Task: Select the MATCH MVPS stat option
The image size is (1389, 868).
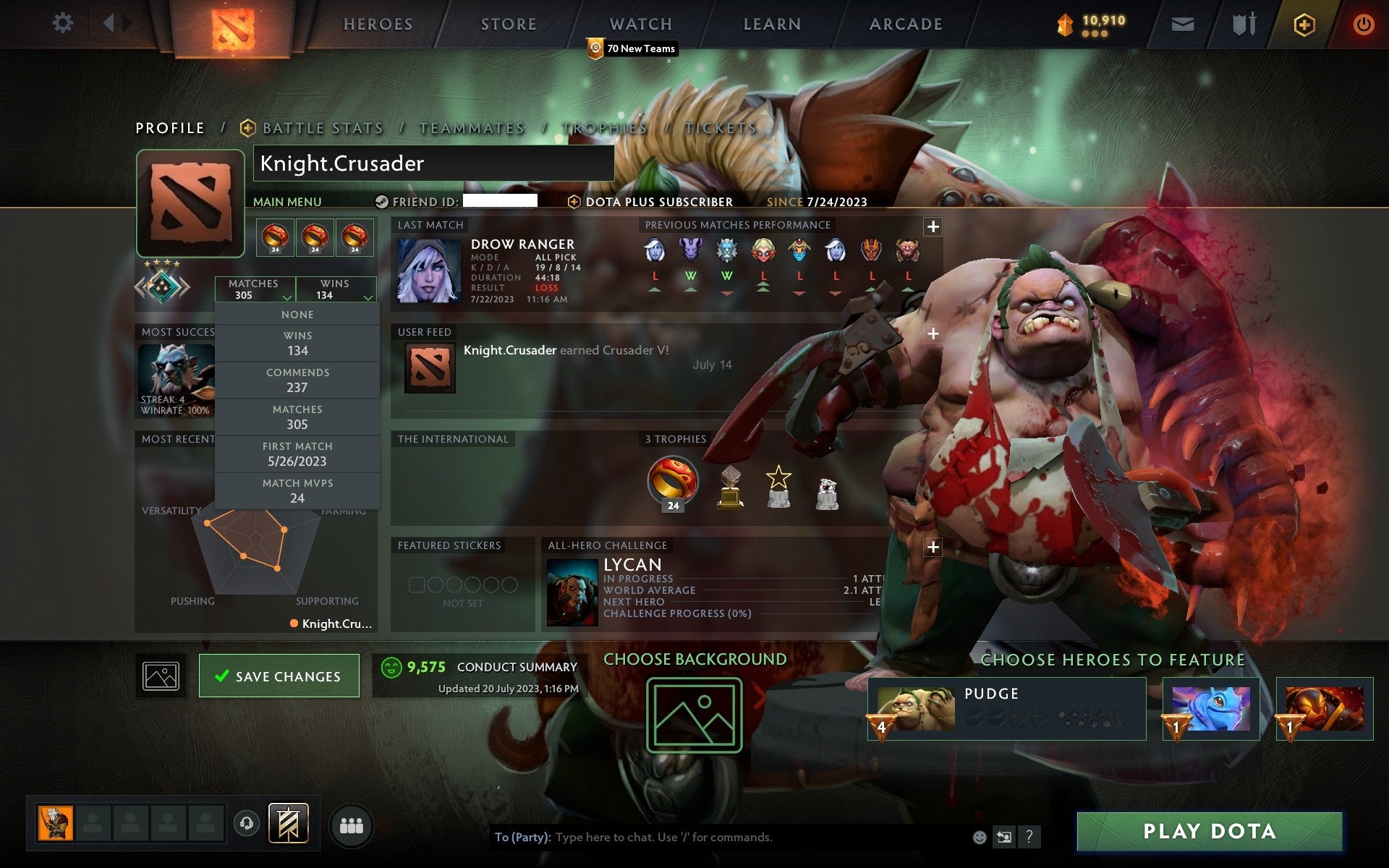Action: [297, 490]
